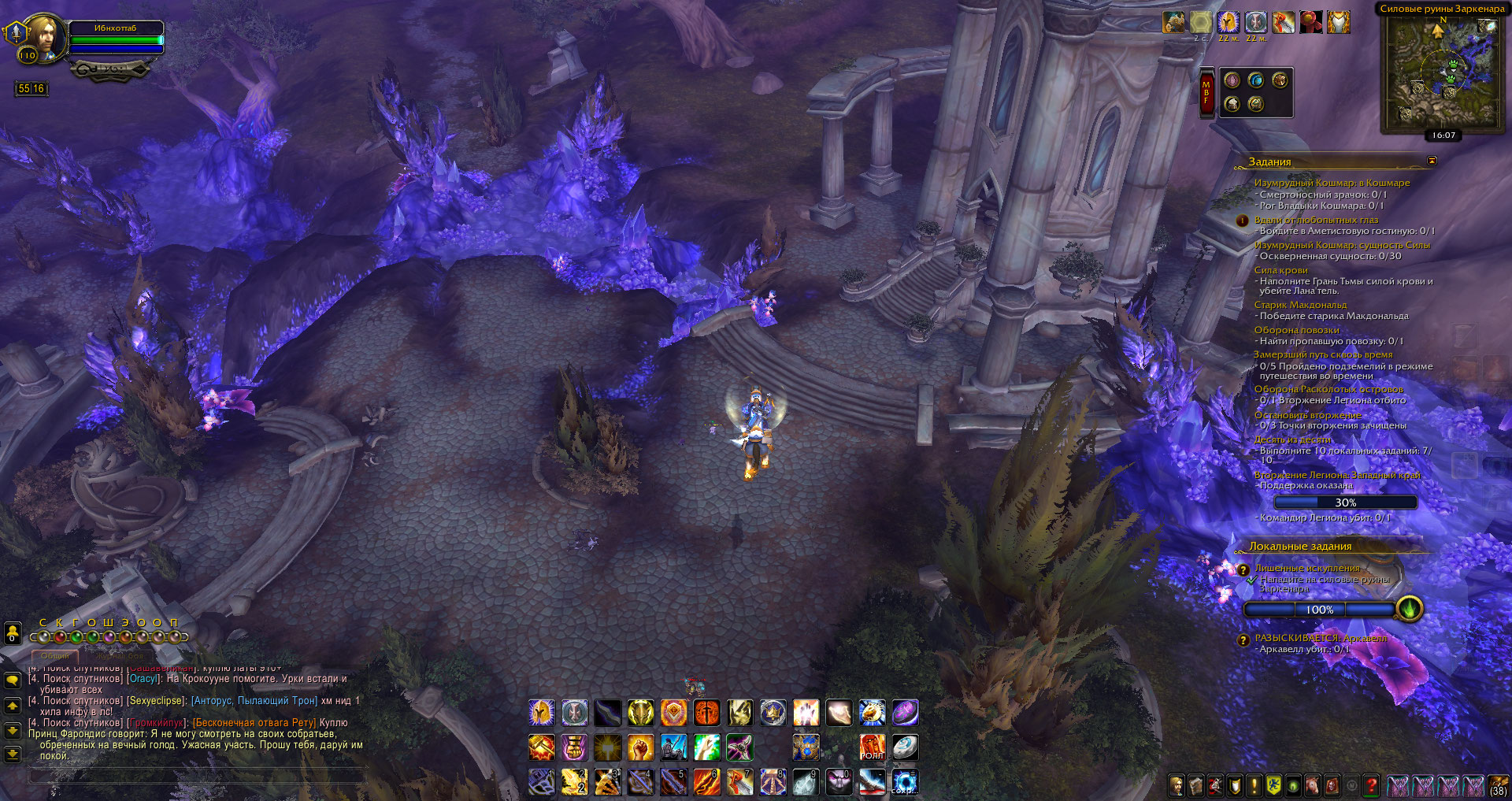This screenshot has height=801, width=1512.
Task: Open the red question mark help menu
Action: coord(1371,785)
